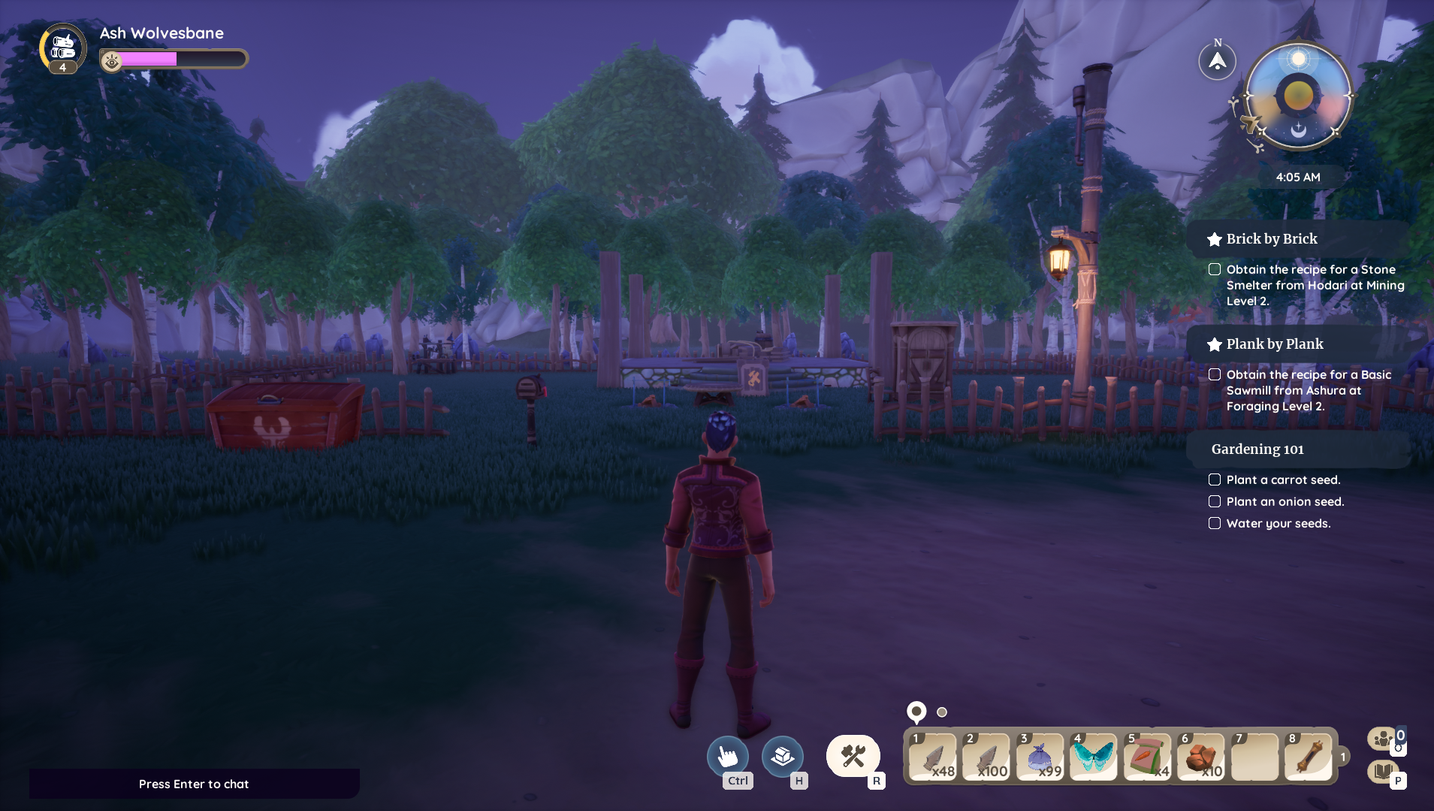
Task: Click the day-night clock dial
Action: coord(1298,97)
